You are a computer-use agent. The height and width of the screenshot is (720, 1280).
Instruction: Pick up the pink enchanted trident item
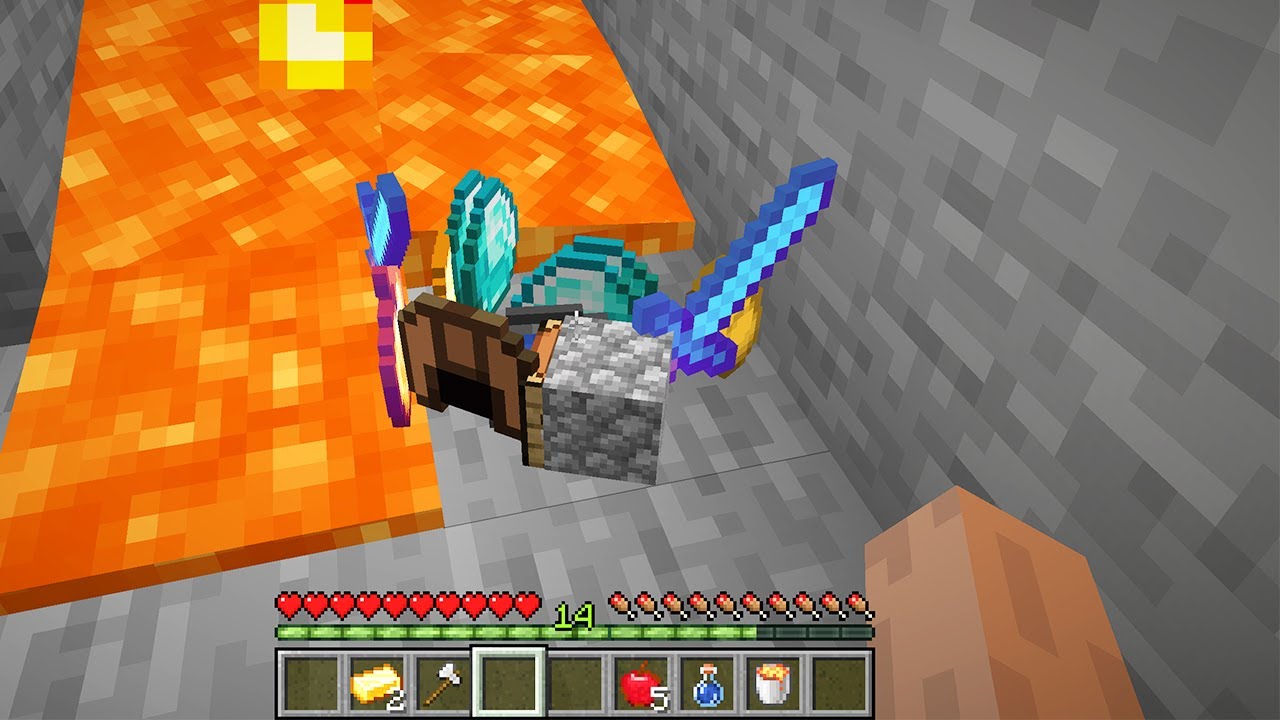click(390, 290)
